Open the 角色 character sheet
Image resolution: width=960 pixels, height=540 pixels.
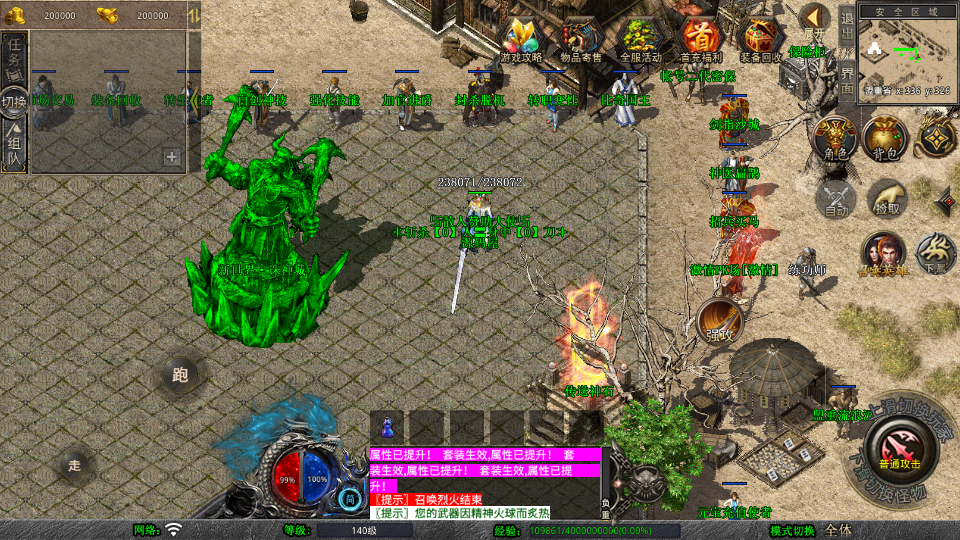[x=833, y=138]
